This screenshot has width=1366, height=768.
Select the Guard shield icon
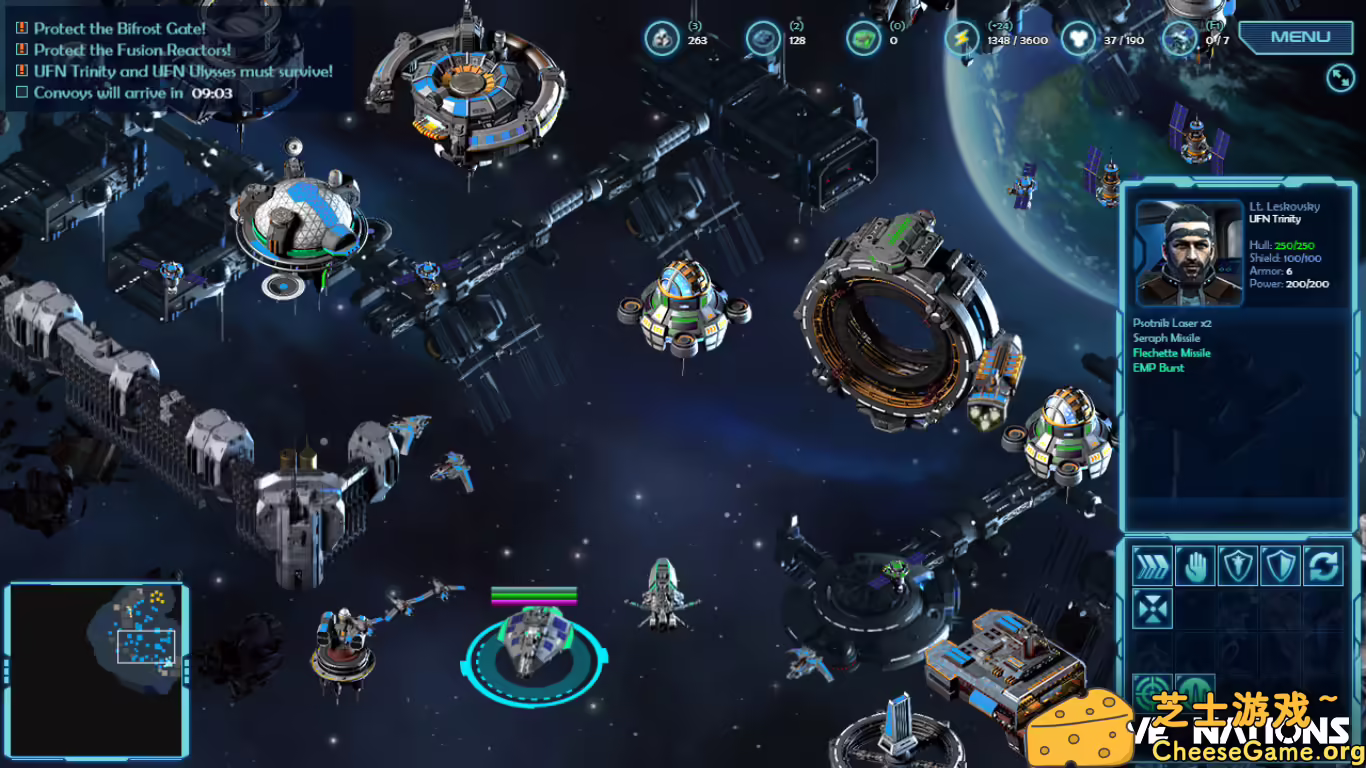pos(1238,568)
